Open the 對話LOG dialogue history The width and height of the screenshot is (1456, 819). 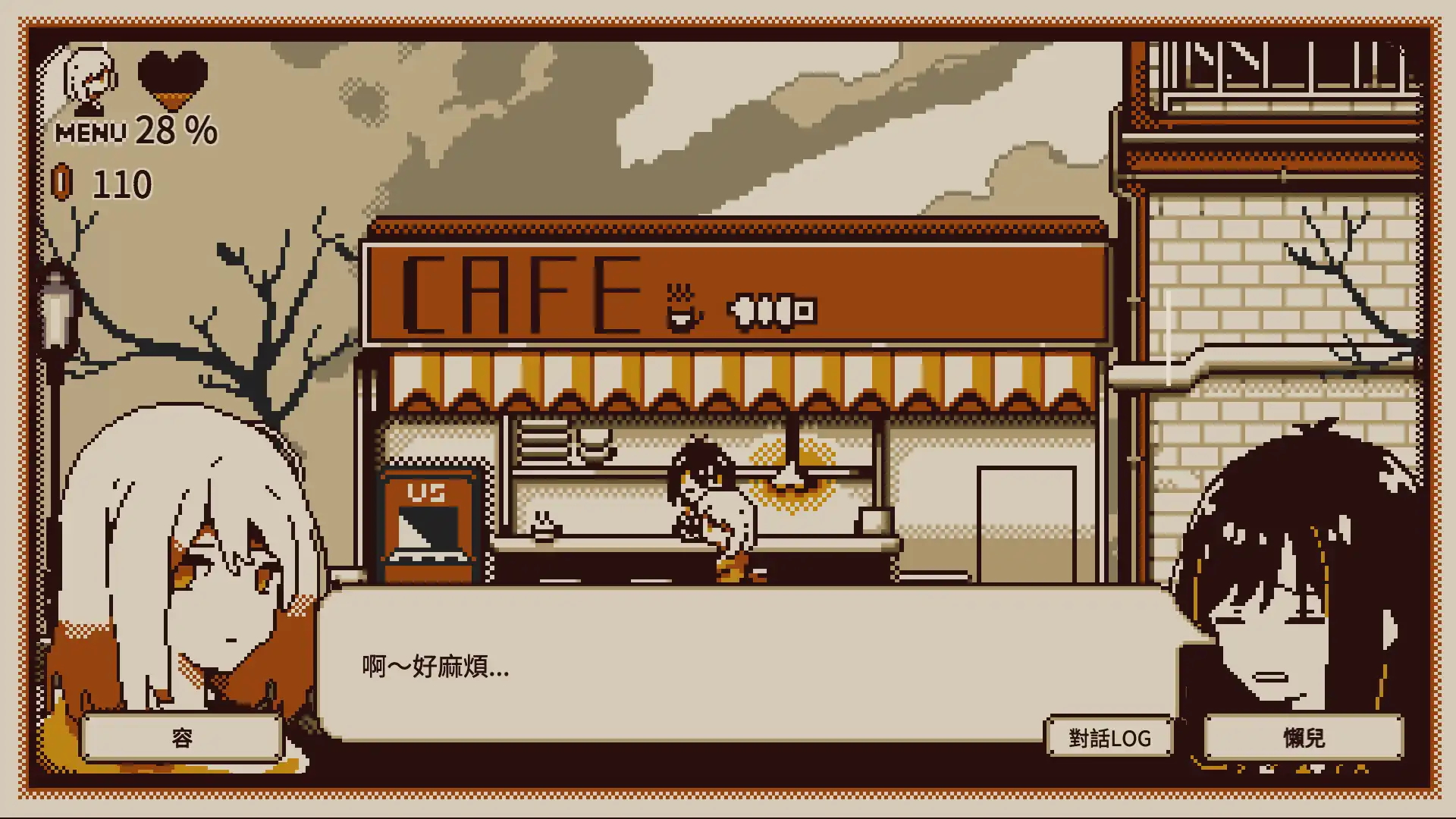[x=1108, y=736]
